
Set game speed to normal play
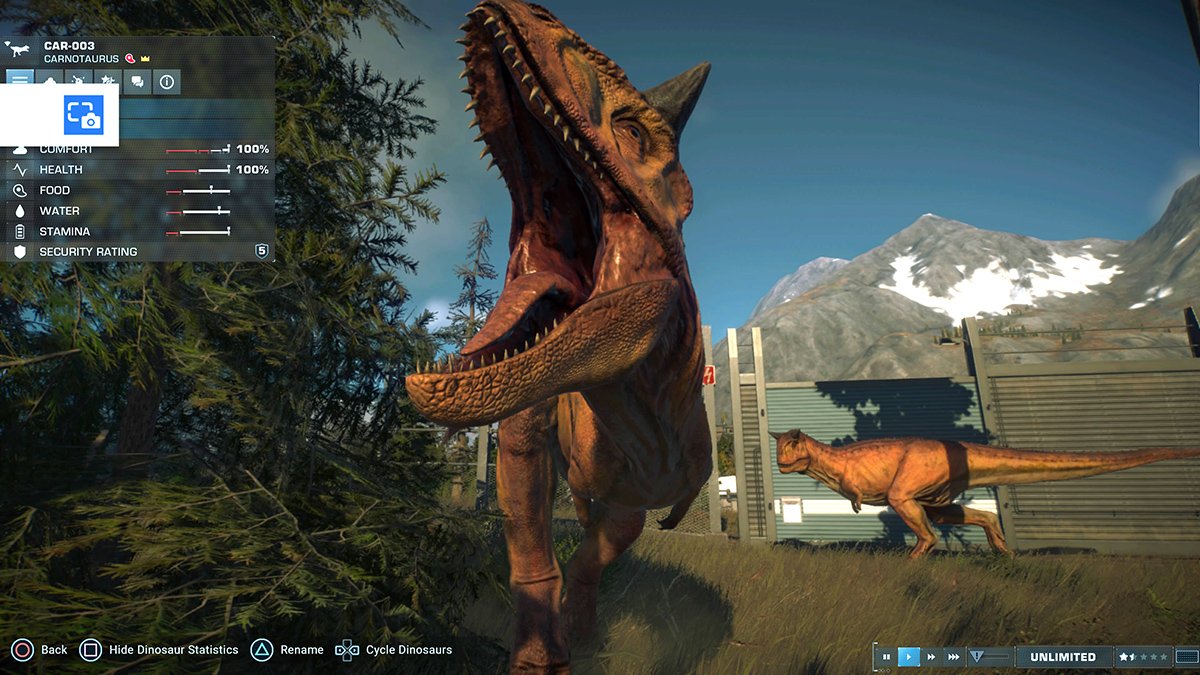point(909,657)
